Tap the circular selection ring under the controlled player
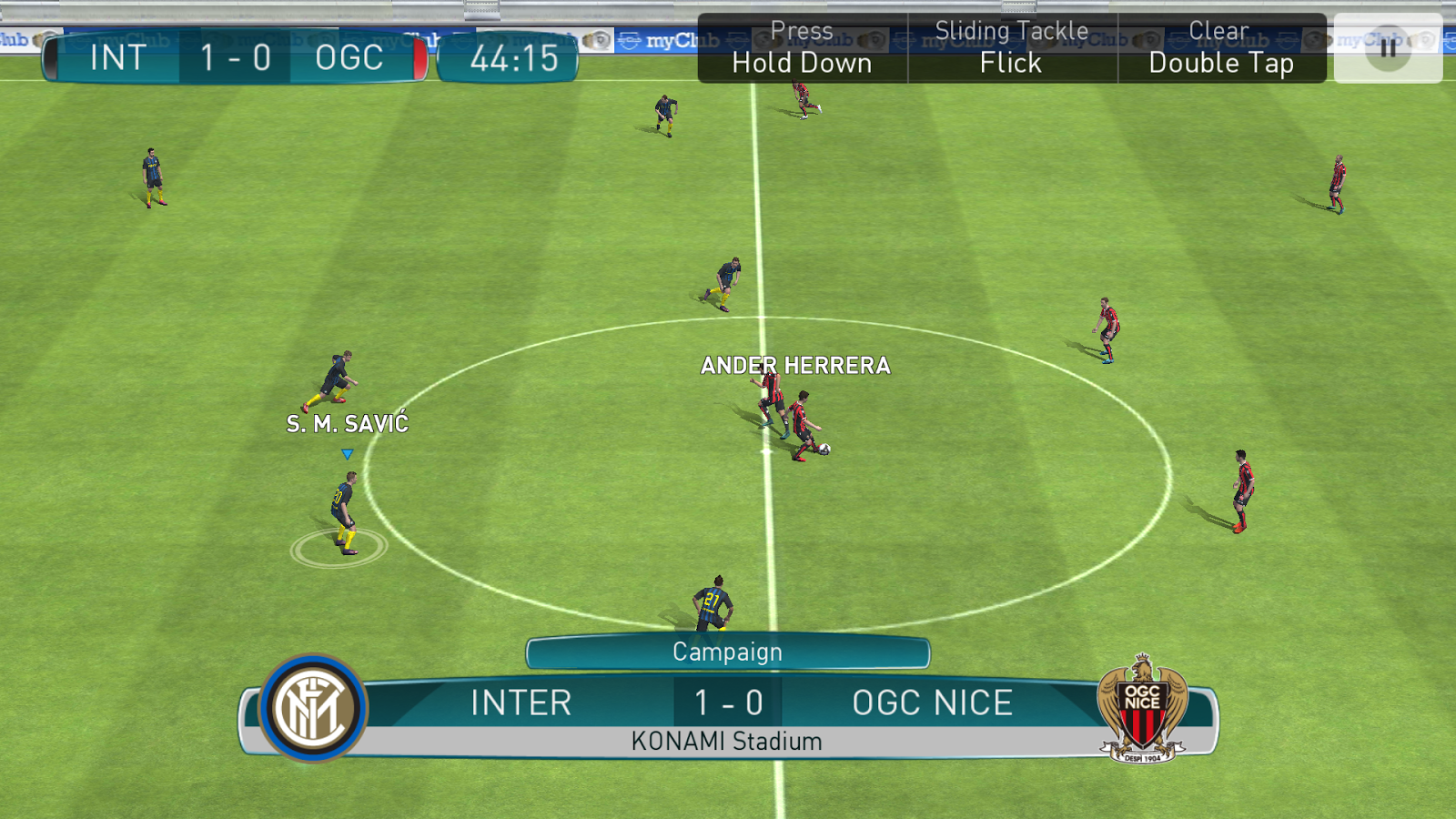The height and width of the screenshot is (819, 1456). pos(339,548)
